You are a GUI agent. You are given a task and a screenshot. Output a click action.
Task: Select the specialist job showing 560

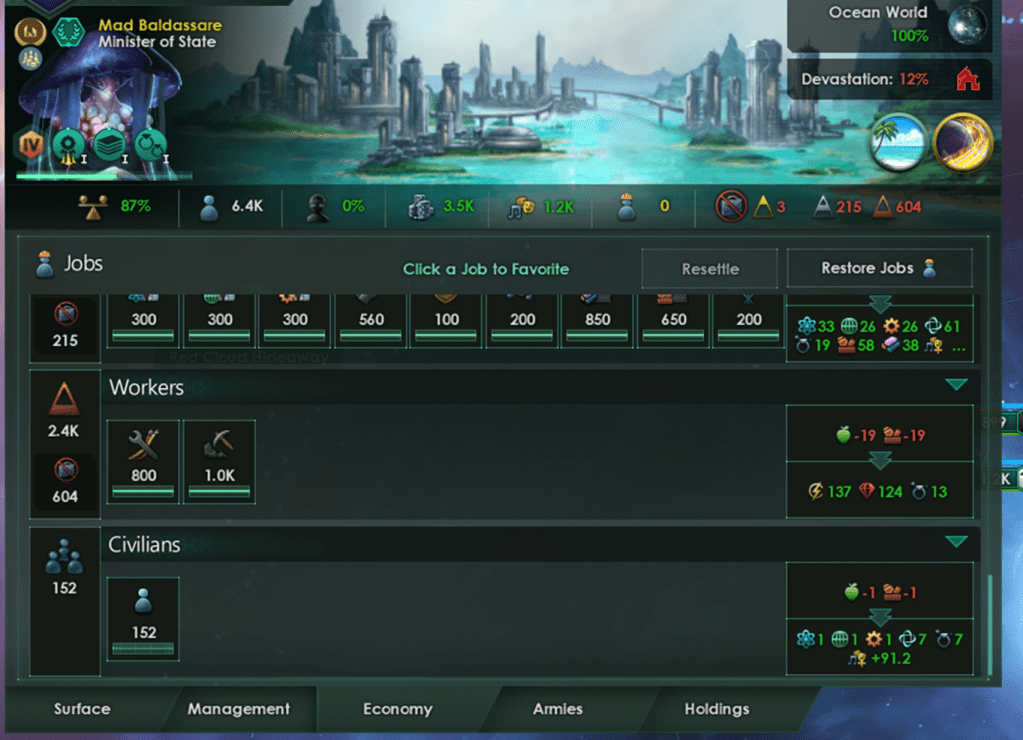tap(371, 318)
